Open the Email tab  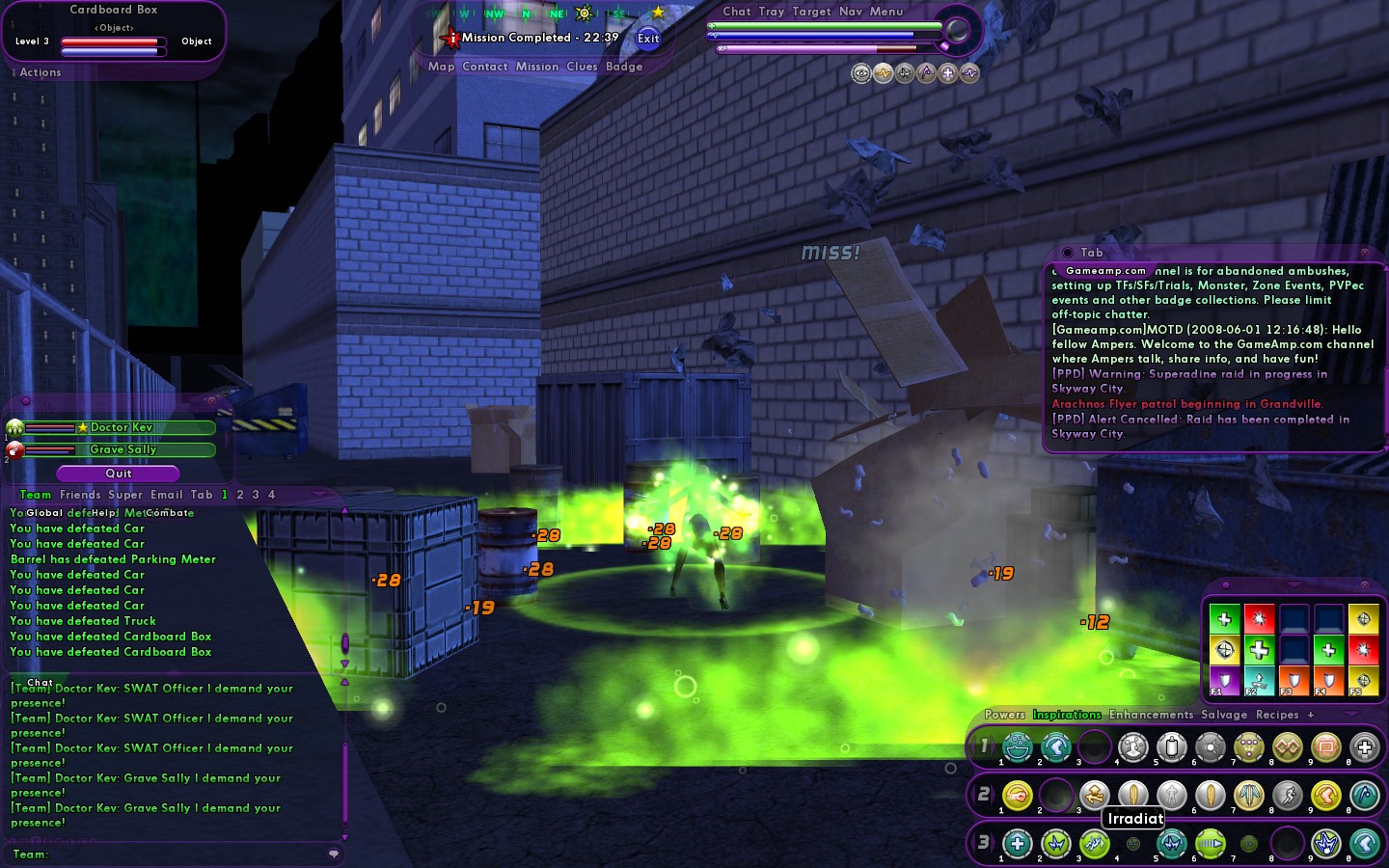(x=166, y=495)
